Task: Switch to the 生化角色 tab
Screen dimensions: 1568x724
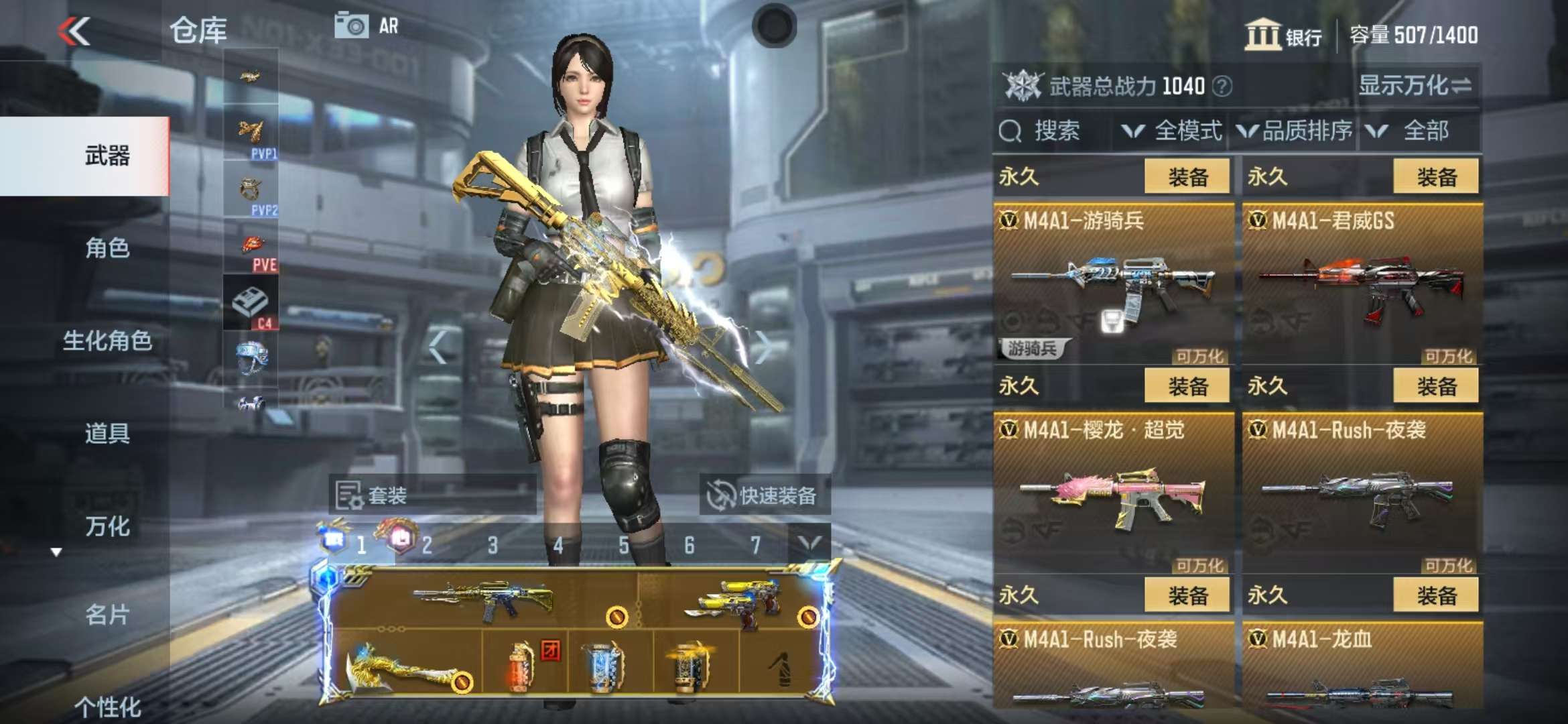Action: tap(107, 341)
